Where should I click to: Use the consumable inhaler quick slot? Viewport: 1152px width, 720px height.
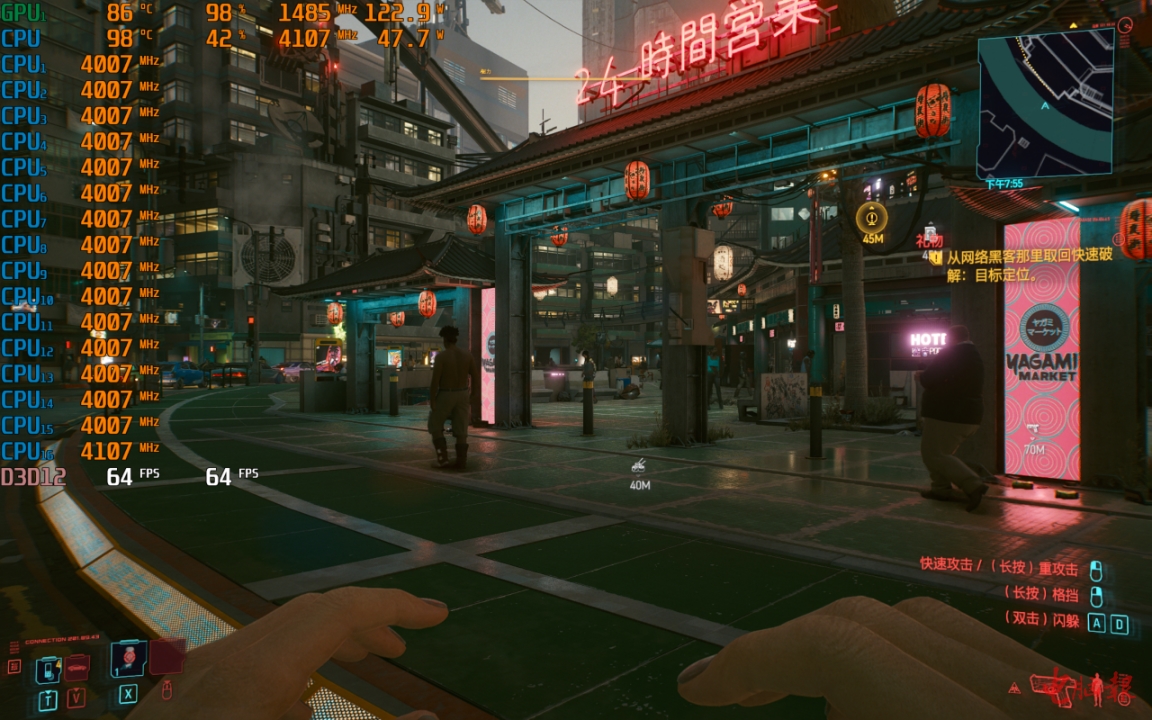(x=128, y=660)
